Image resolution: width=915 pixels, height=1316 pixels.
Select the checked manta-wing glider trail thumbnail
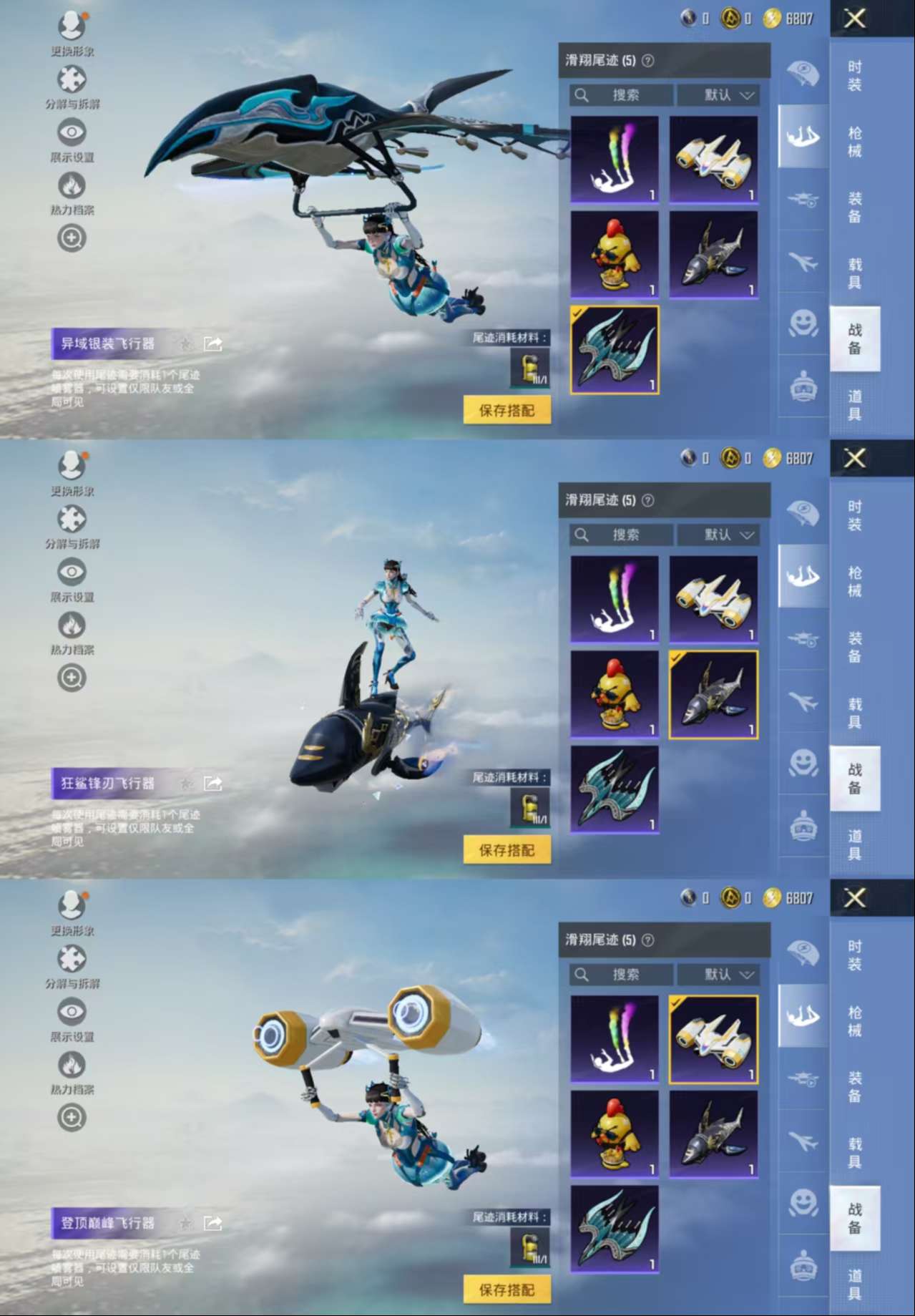point(615,350)
